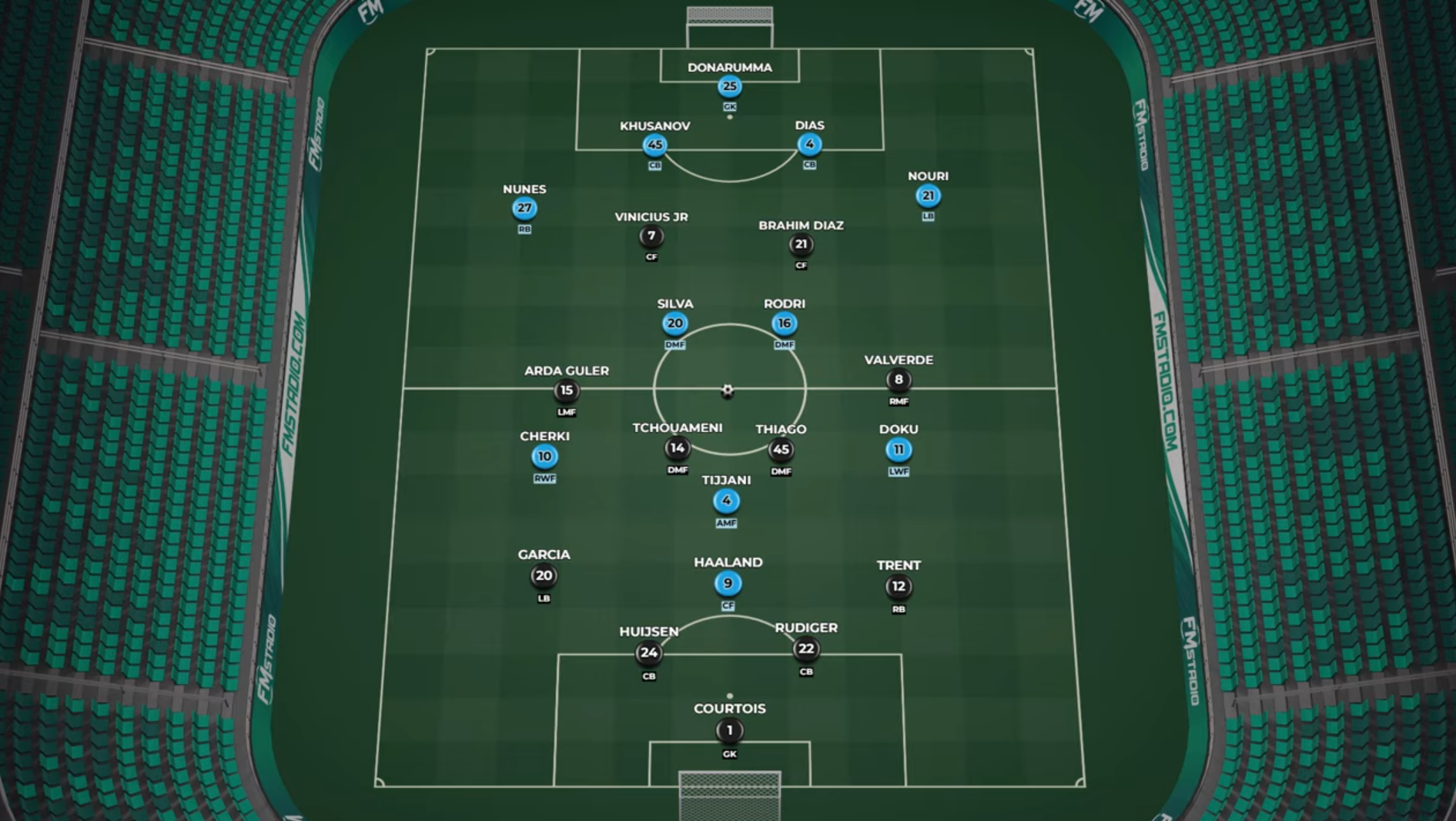Screen dimensions: 1456x821
Task: Choose Rodri's number 16 token
Action: pos(784,323)
